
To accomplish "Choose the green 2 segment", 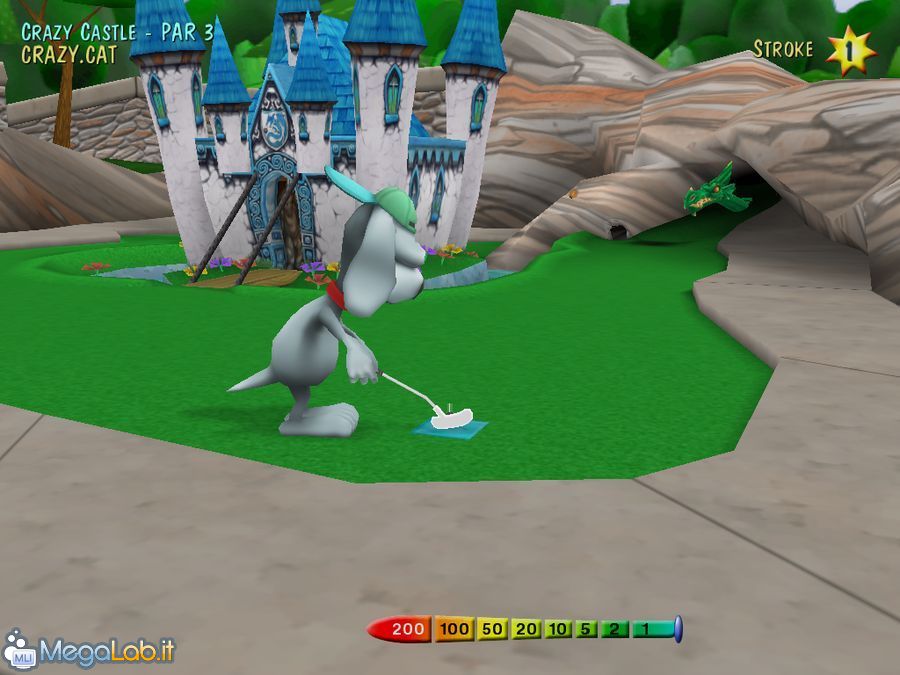I will click(x=615, y=629).
